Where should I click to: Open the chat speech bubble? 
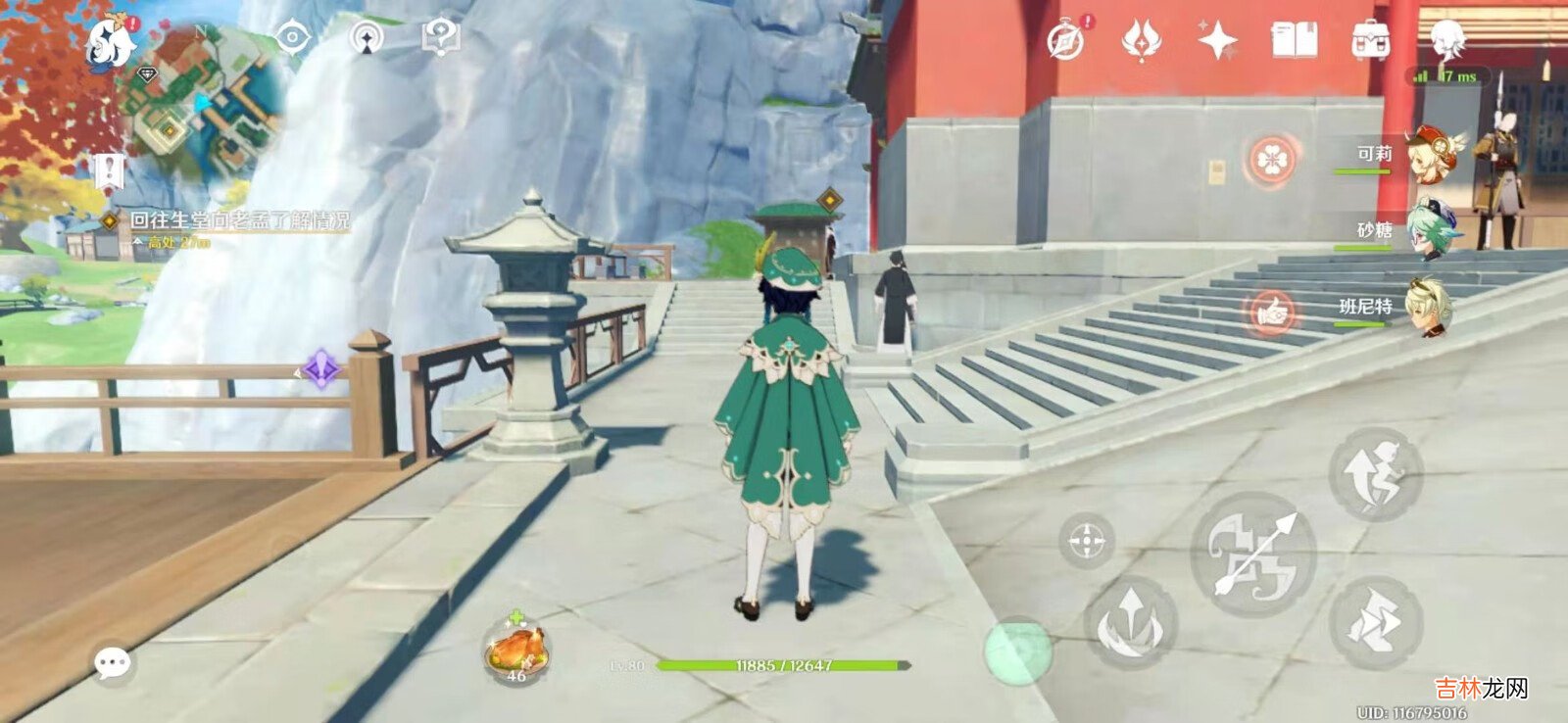[x=112, y=663]
